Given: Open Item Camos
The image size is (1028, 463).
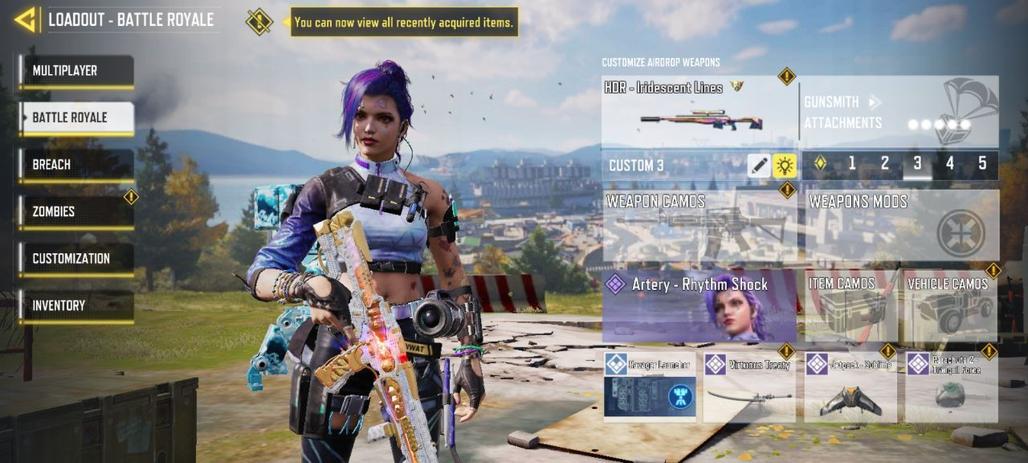Looking at the screenshot, I should pos(850,306).
